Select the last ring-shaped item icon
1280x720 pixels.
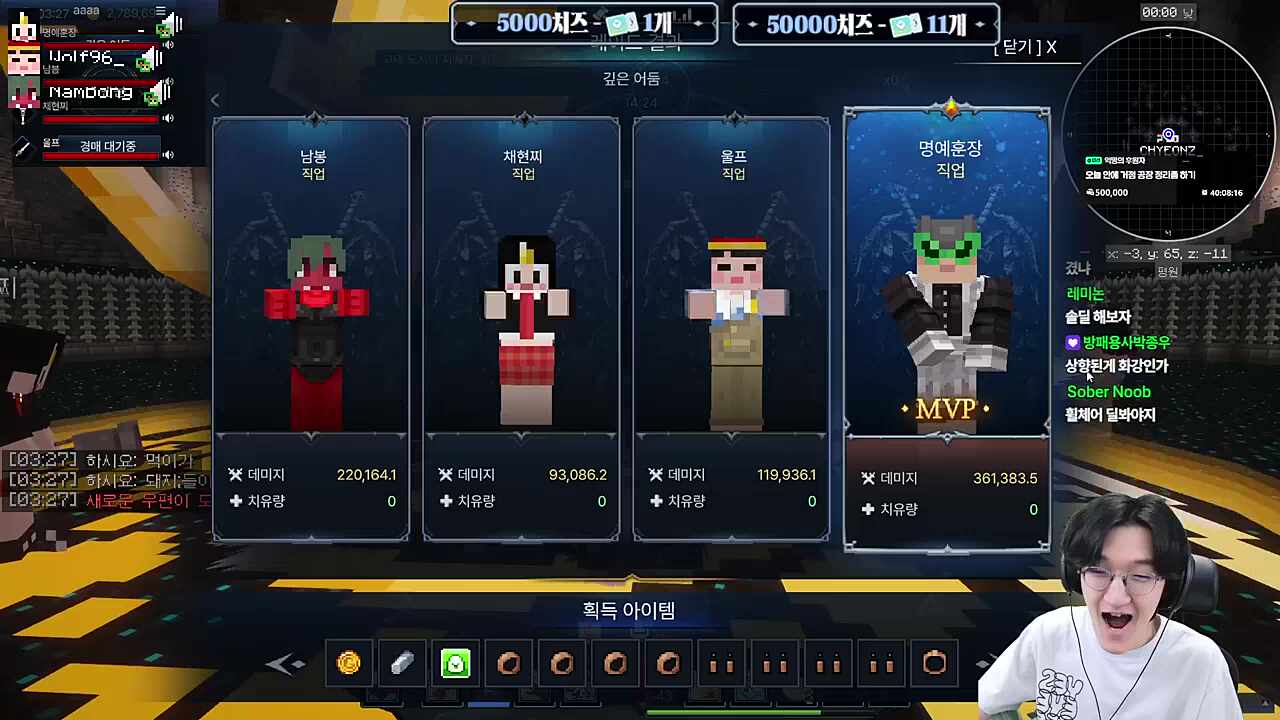[x=934, y=662]
